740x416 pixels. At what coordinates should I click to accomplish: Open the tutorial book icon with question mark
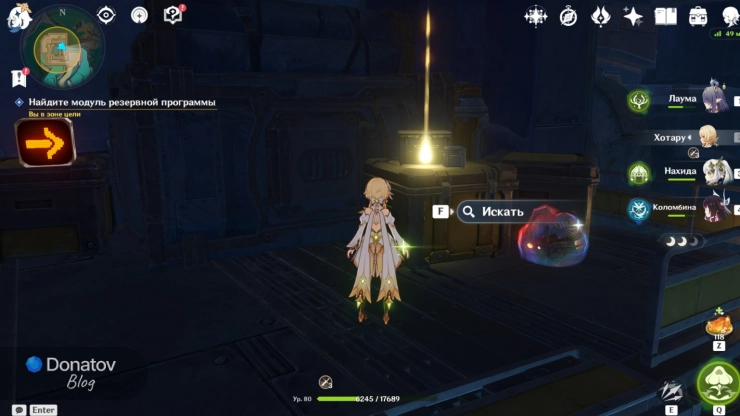click(173, 14)
